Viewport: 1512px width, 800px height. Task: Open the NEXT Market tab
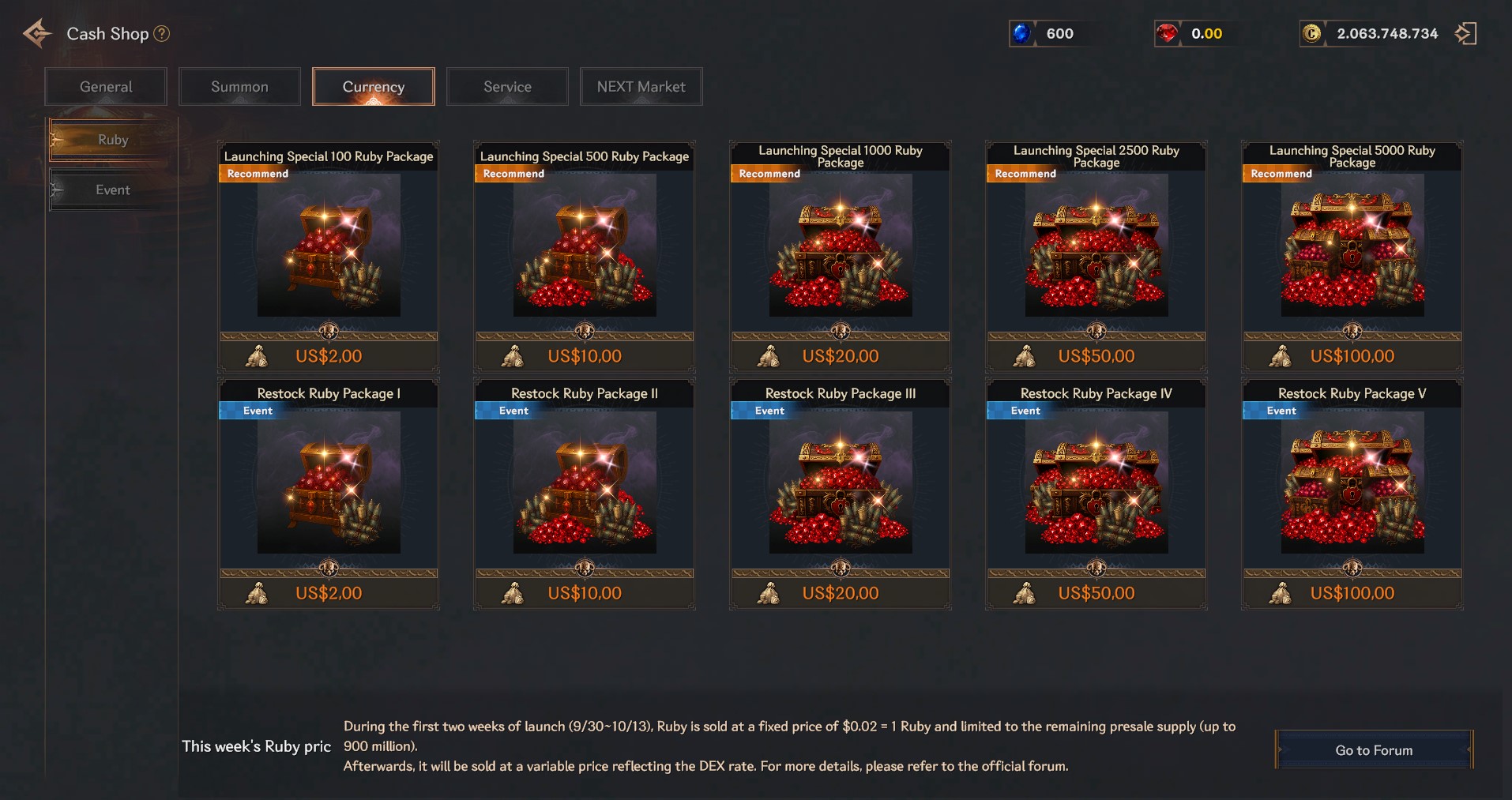pos(641,87)
